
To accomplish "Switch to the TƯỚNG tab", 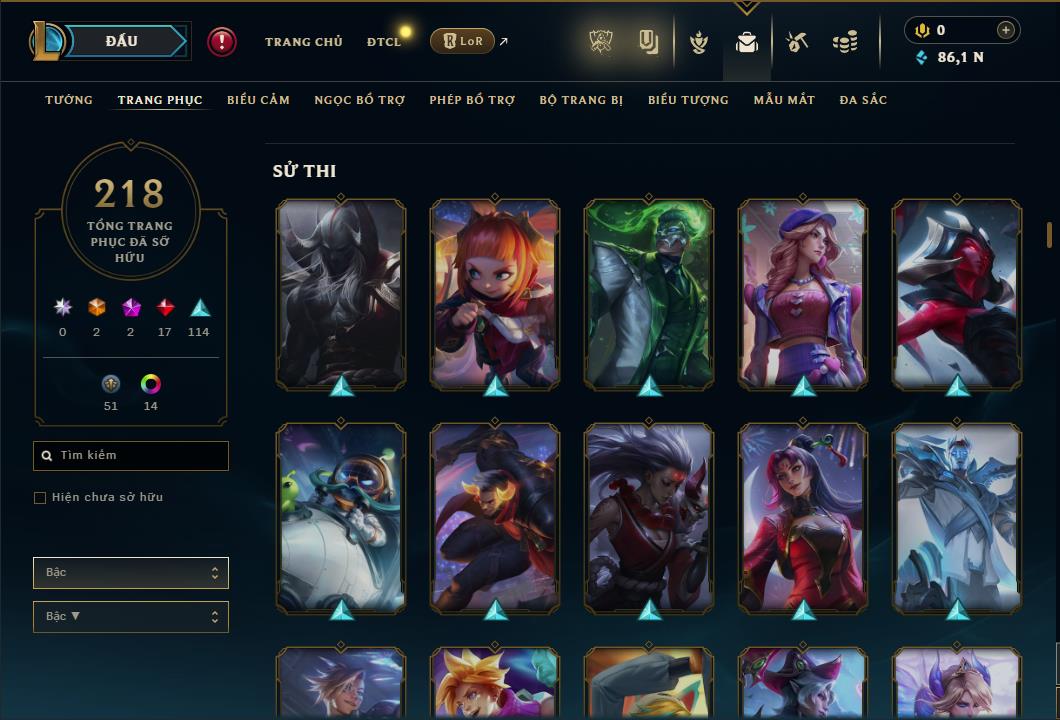I will tap(69, 100).
